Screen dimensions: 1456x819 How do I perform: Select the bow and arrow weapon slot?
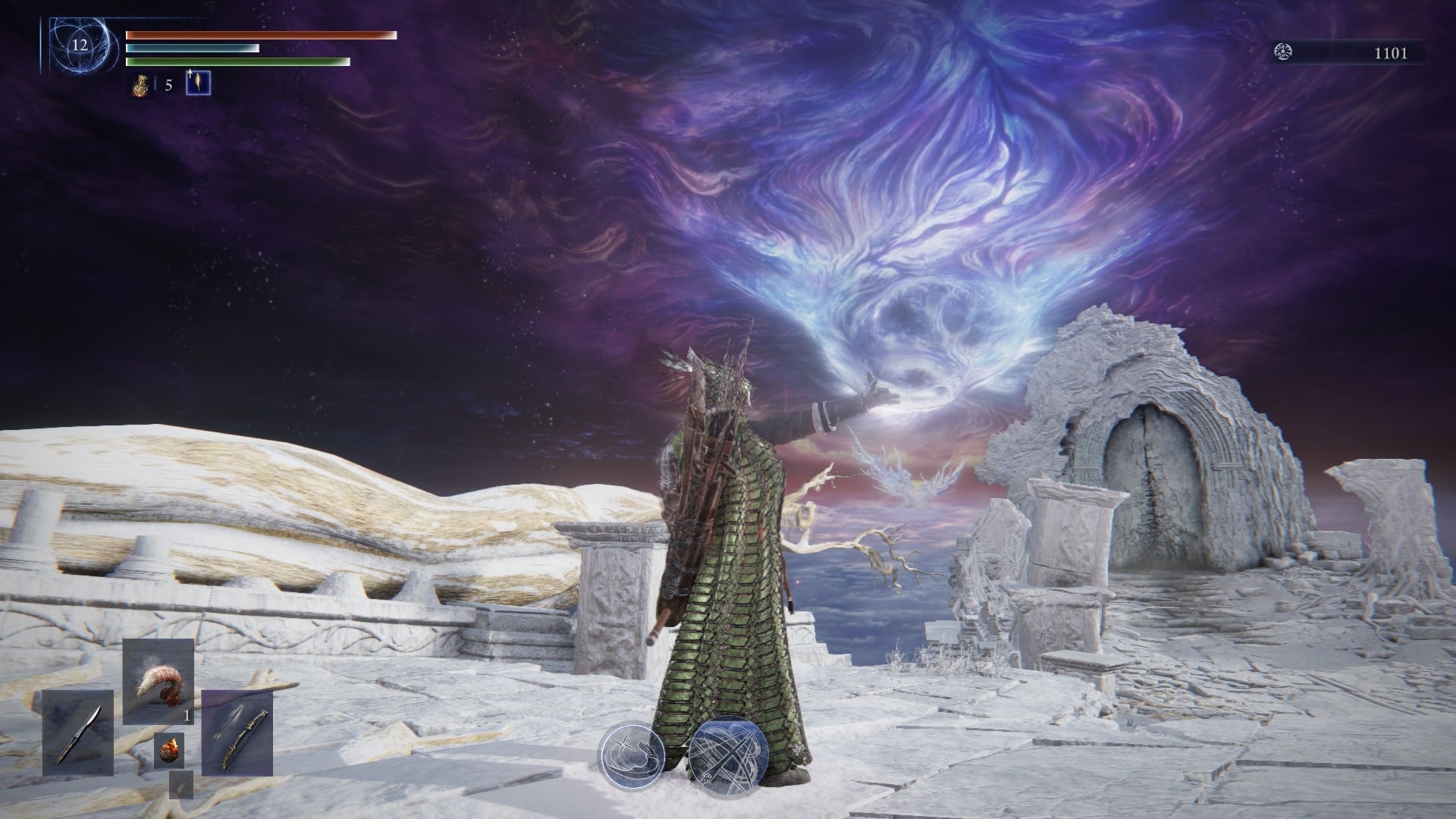click(237, 733)
